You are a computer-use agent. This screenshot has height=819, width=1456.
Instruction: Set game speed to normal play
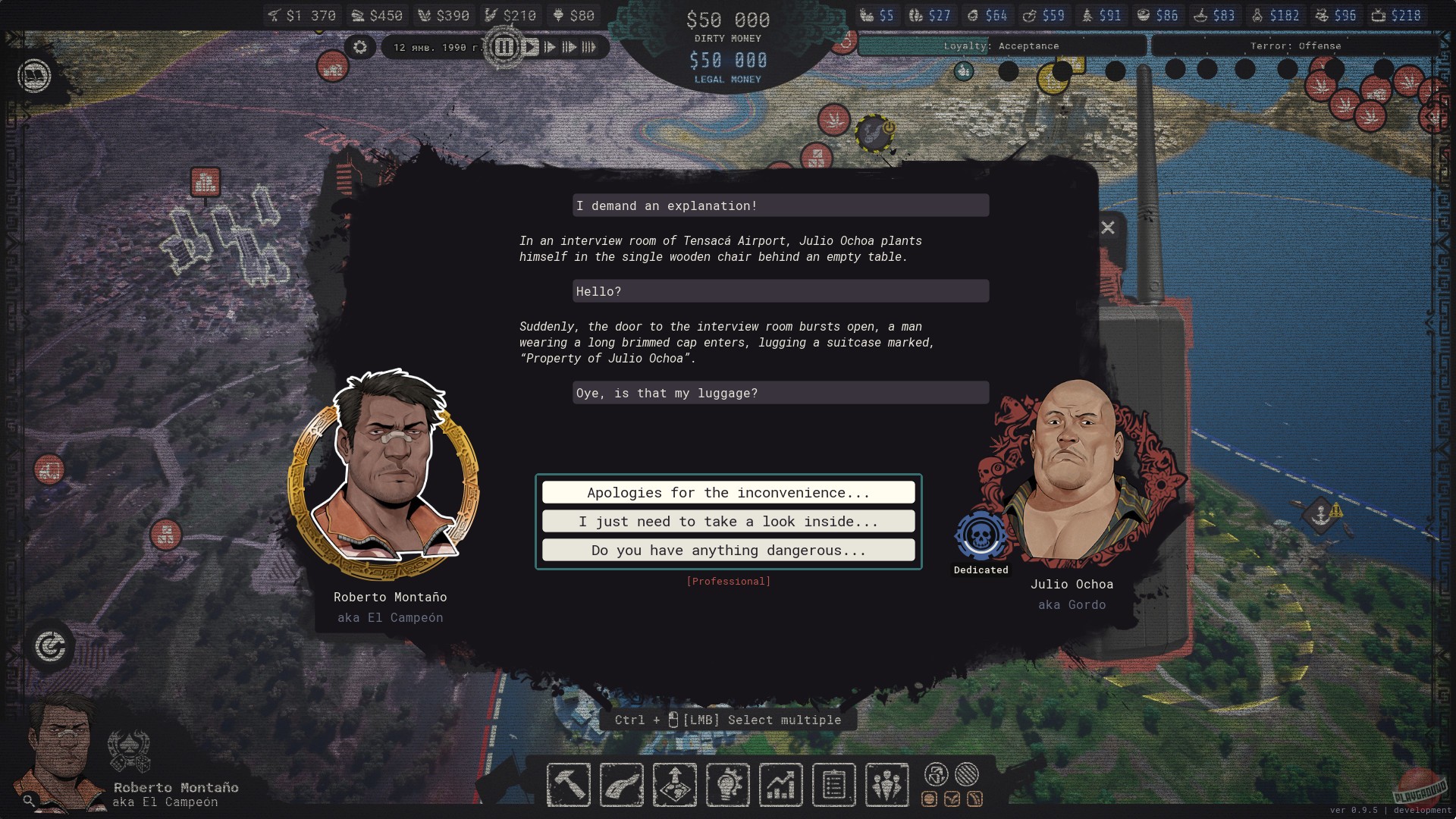(x=531, y=47)
